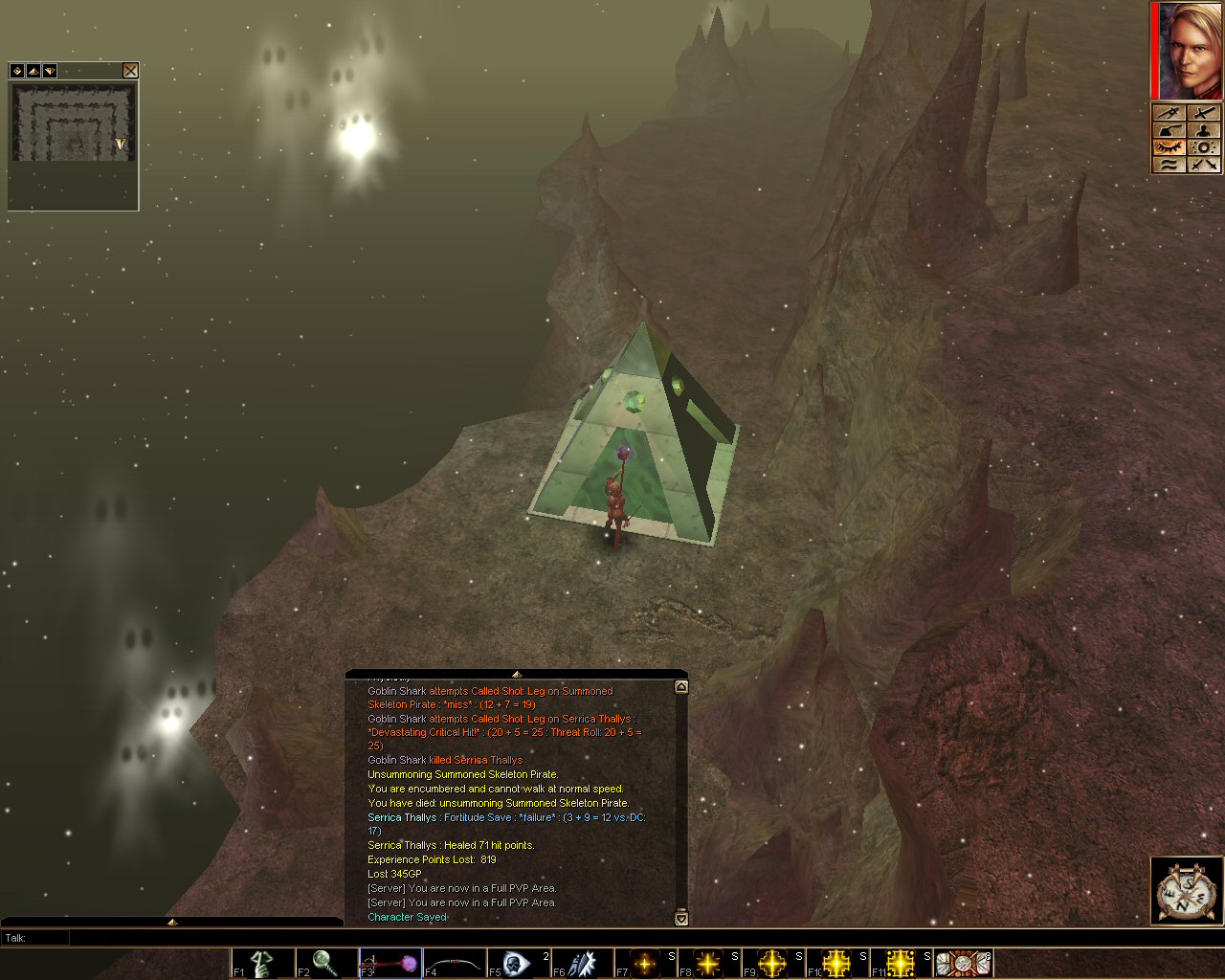Screen dimensions: 1225x980
Task: Toggle the dotted circle mode button
Action: point(1204,147)
